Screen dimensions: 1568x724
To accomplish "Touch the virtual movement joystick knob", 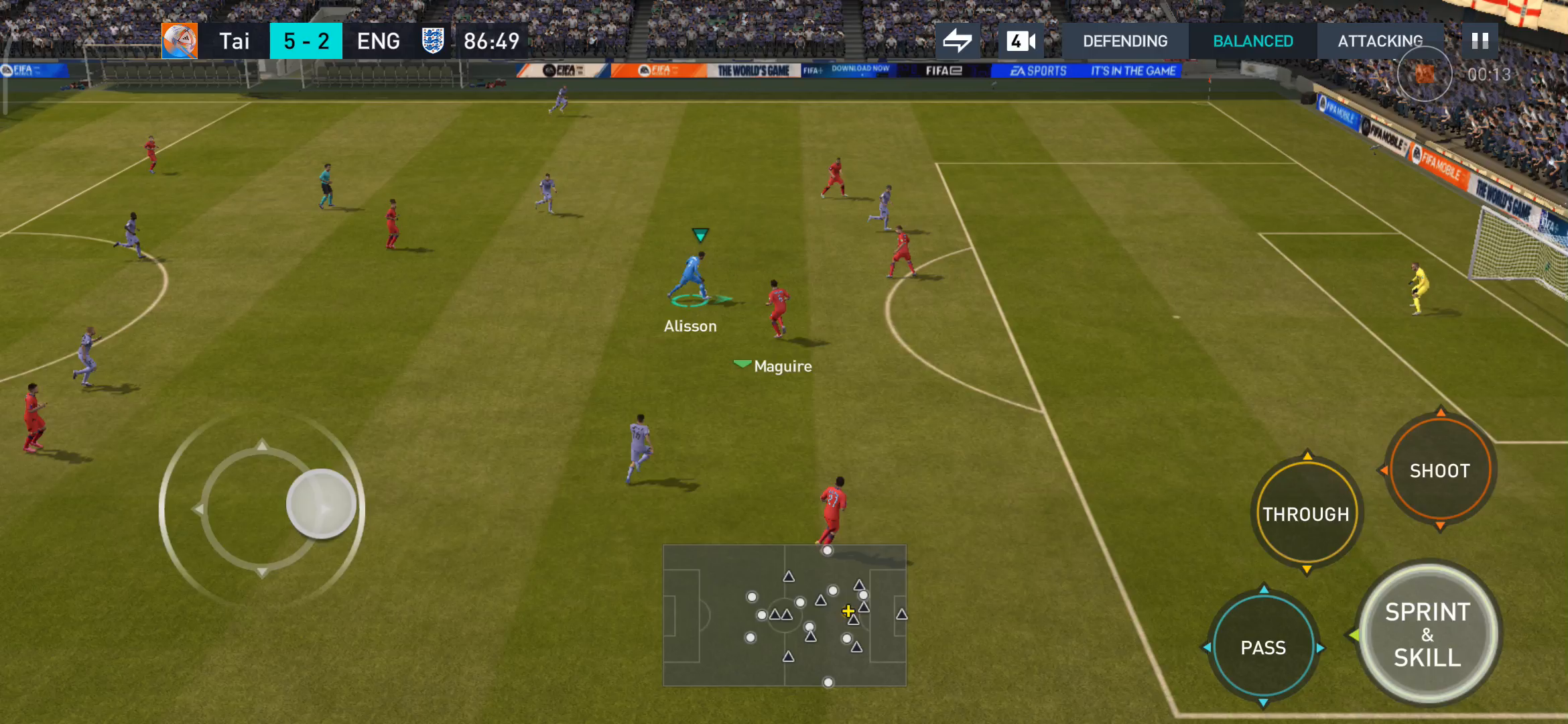I will coord(321,504).
